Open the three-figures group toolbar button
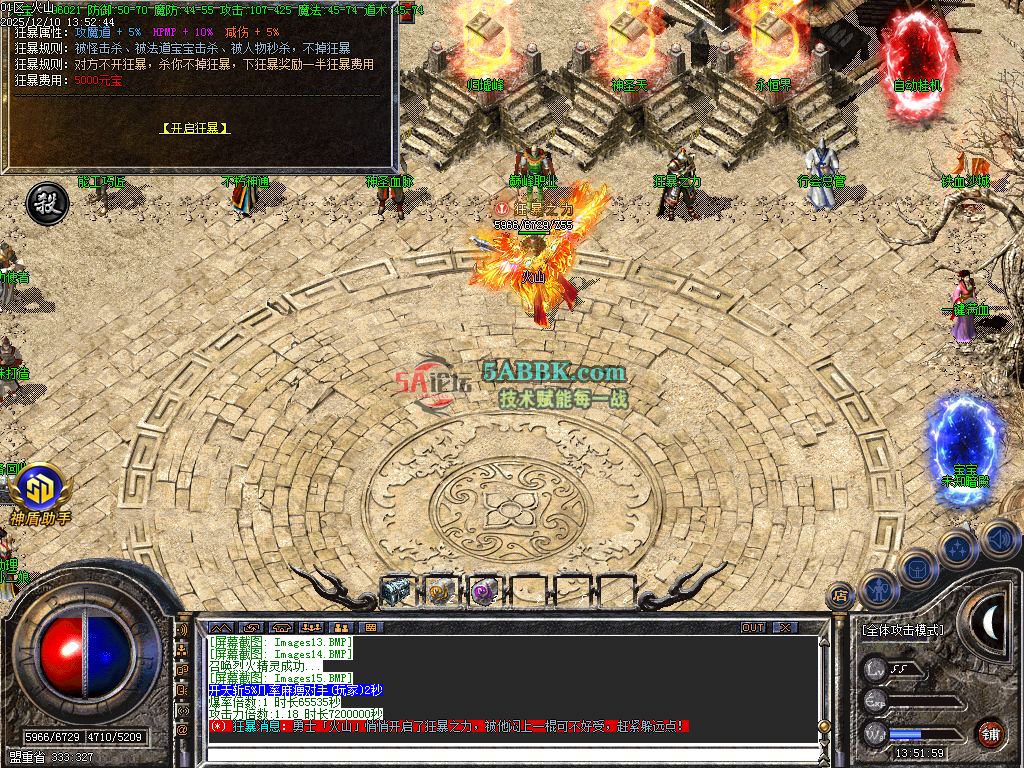The image size is (1024, 768). pos(310,627)
